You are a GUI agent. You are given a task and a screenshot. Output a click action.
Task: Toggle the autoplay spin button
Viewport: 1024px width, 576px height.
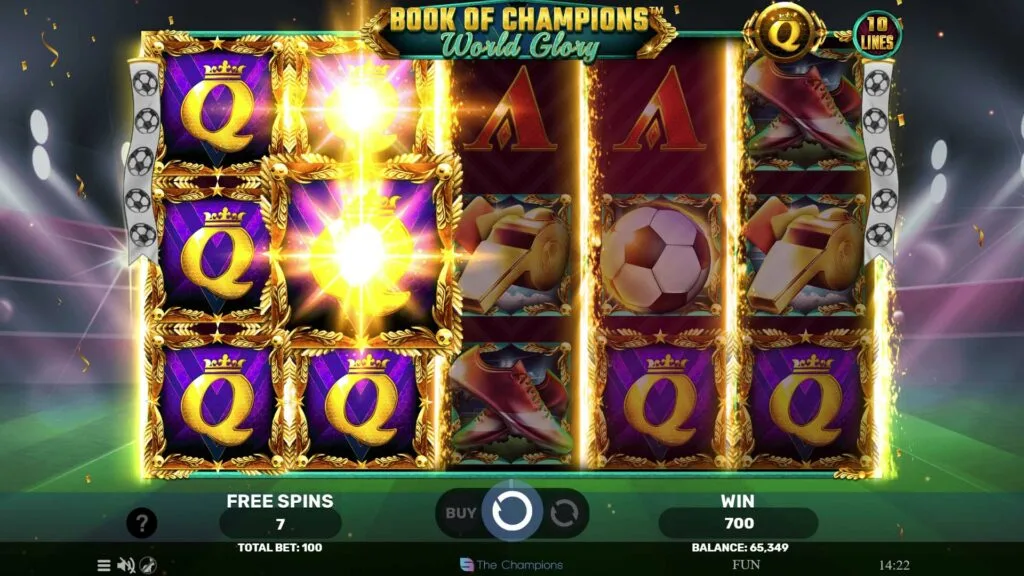pos(565,513)
